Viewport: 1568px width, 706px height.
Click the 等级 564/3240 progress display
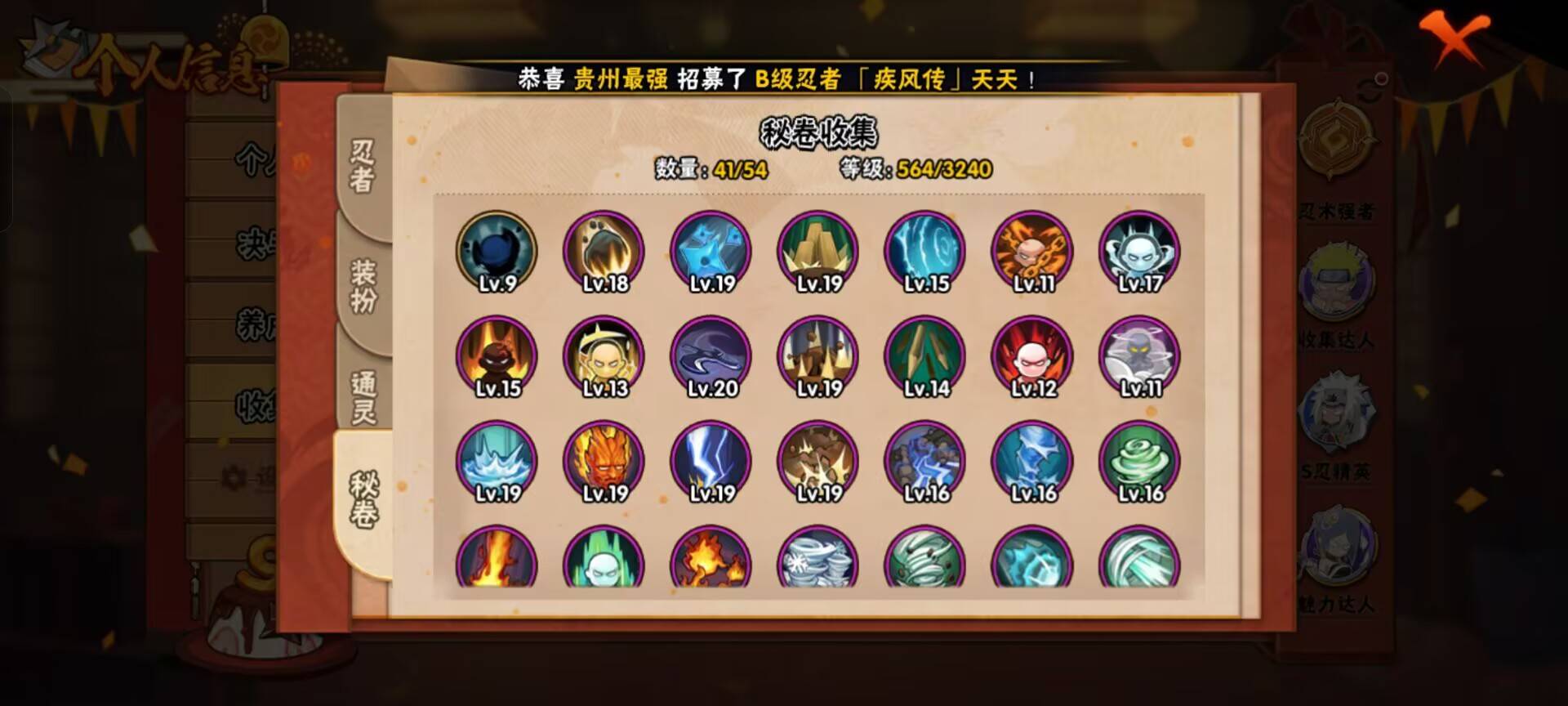tap(915, 172)
